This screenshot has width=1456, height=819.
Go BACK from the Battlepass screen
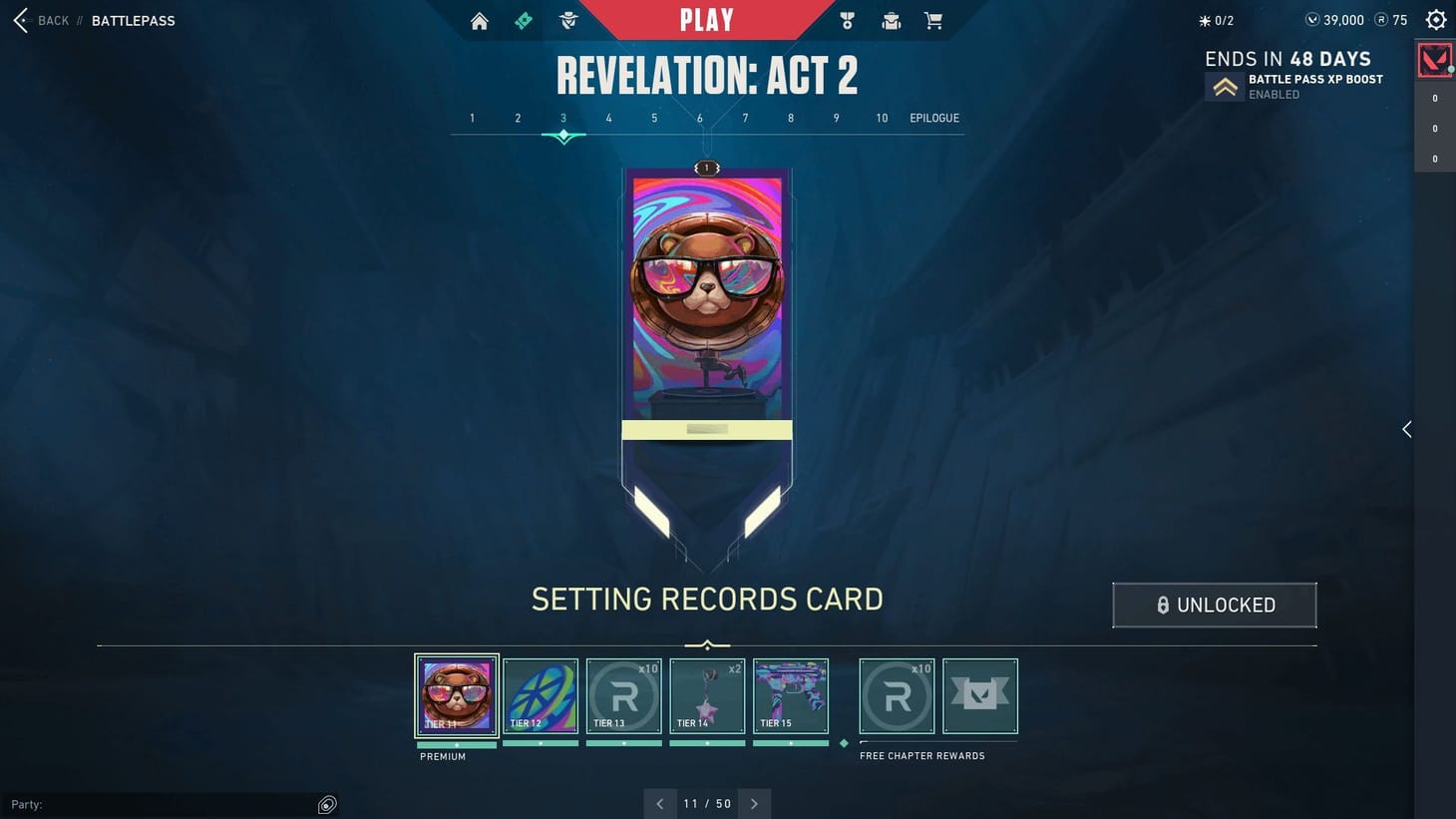coord(40,20)
